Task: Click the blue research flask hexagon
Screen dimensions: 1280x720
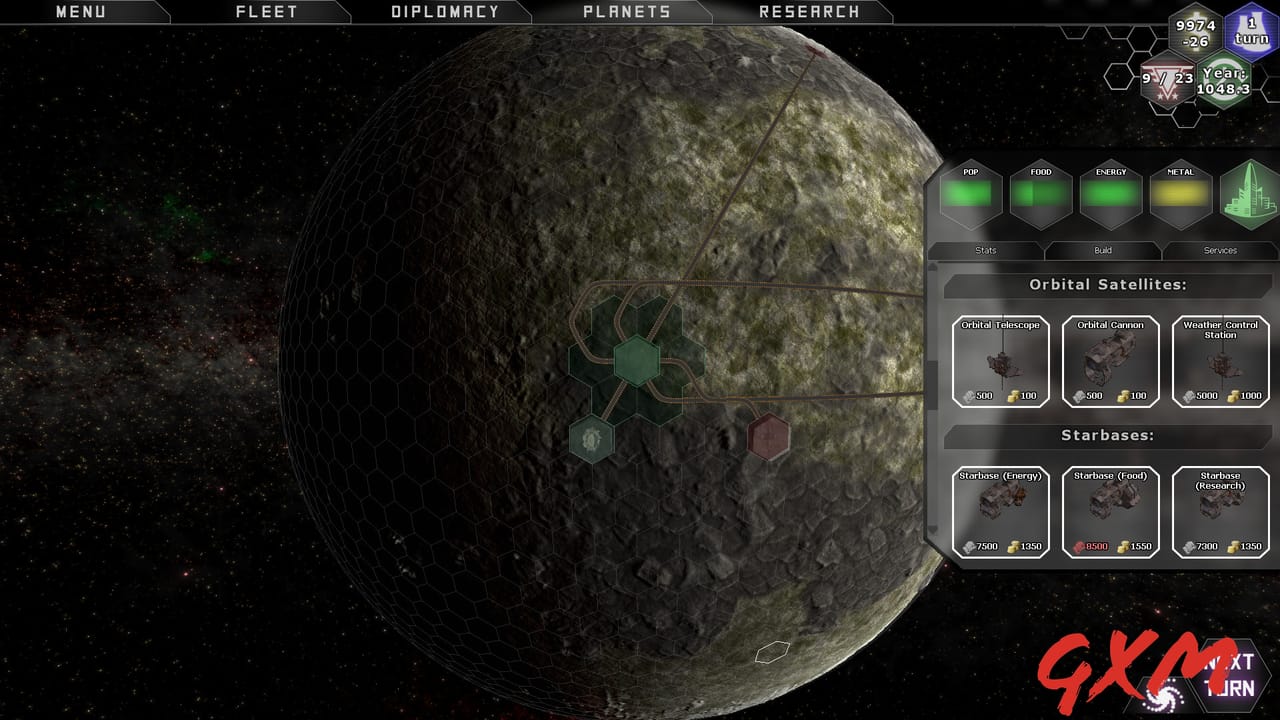Action: (x=1251, y=32)
